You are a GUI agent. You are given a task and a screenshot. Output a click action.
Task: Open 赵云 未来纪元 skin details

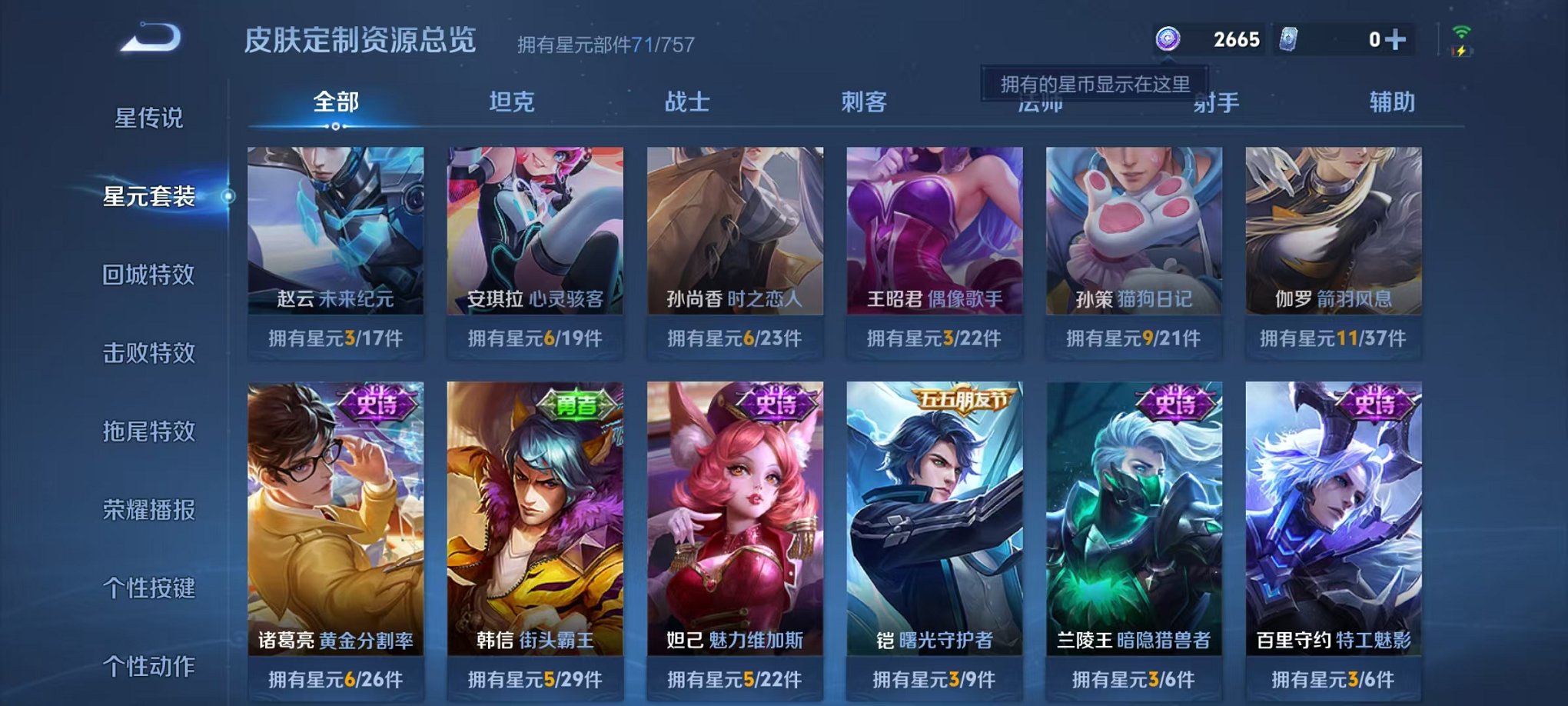click(337, 238)
